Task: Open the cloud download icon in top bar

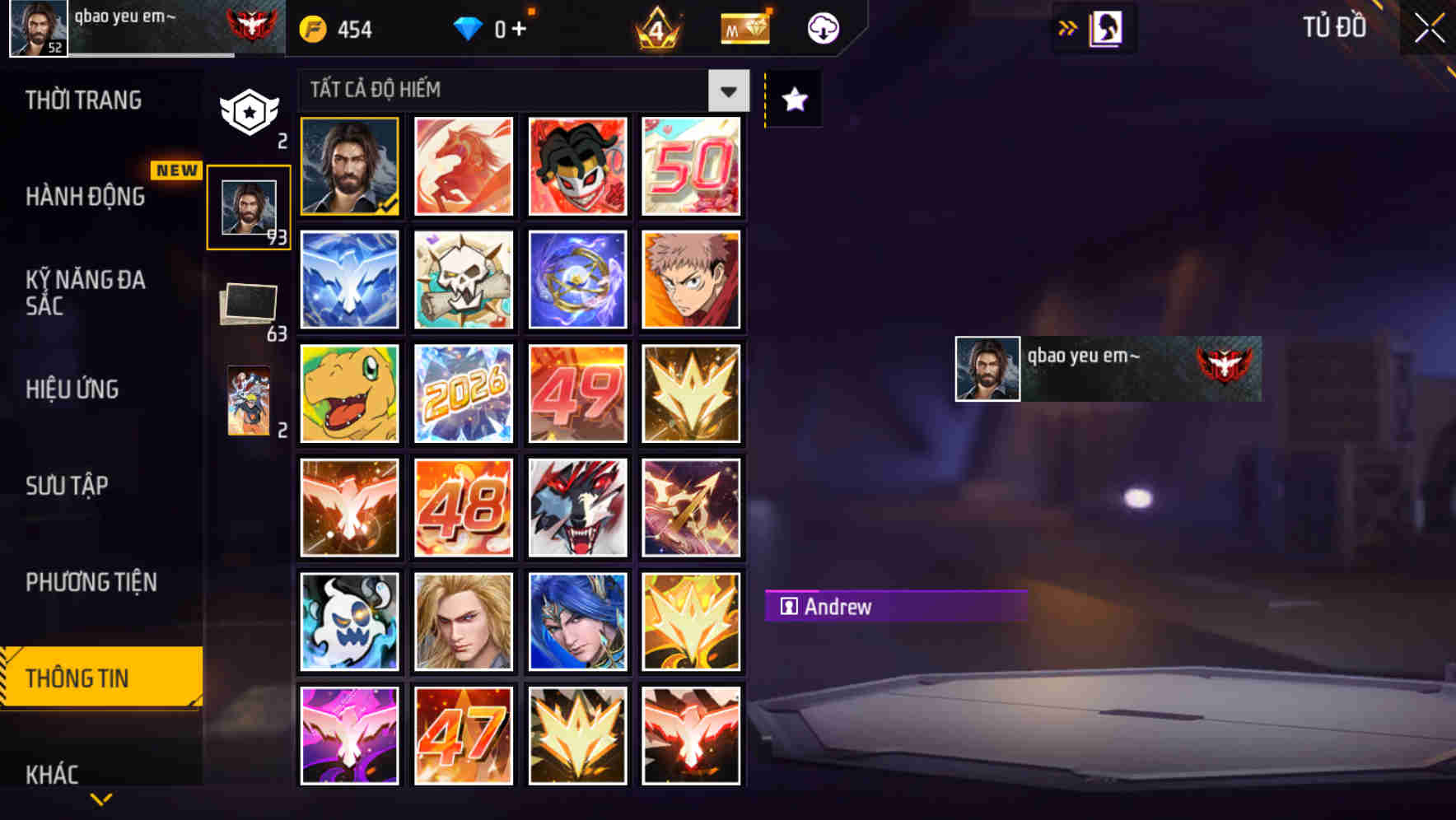Action: 822,27
